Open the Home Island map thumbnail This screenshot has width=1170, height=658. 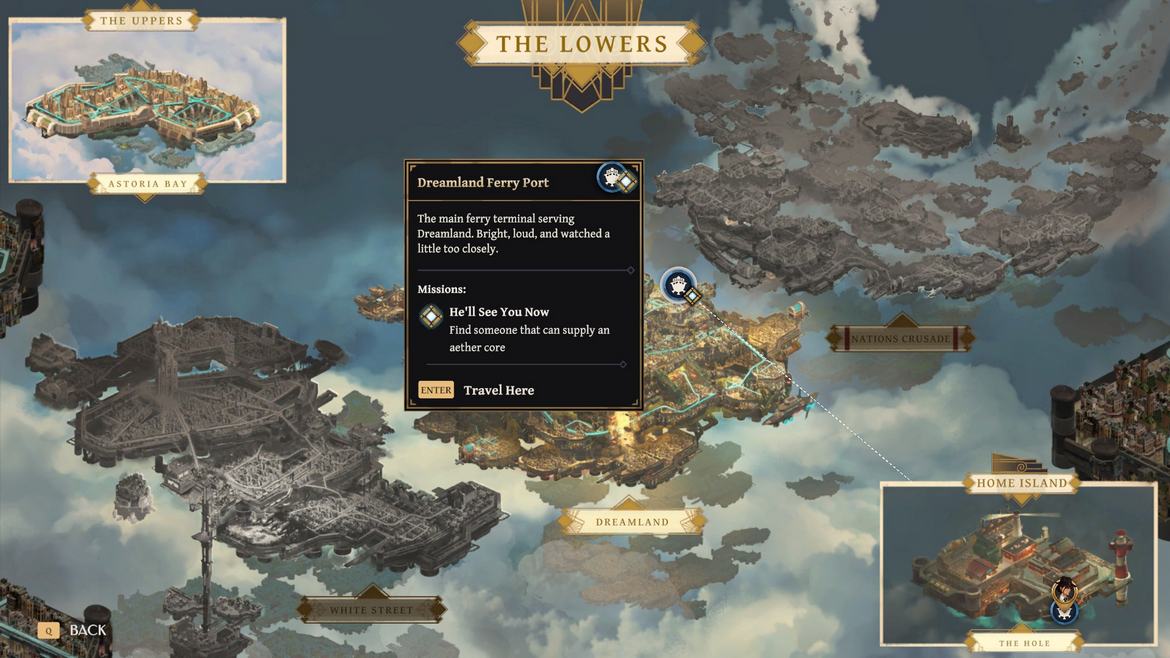pyautogui.click(x=1018, y=563)
